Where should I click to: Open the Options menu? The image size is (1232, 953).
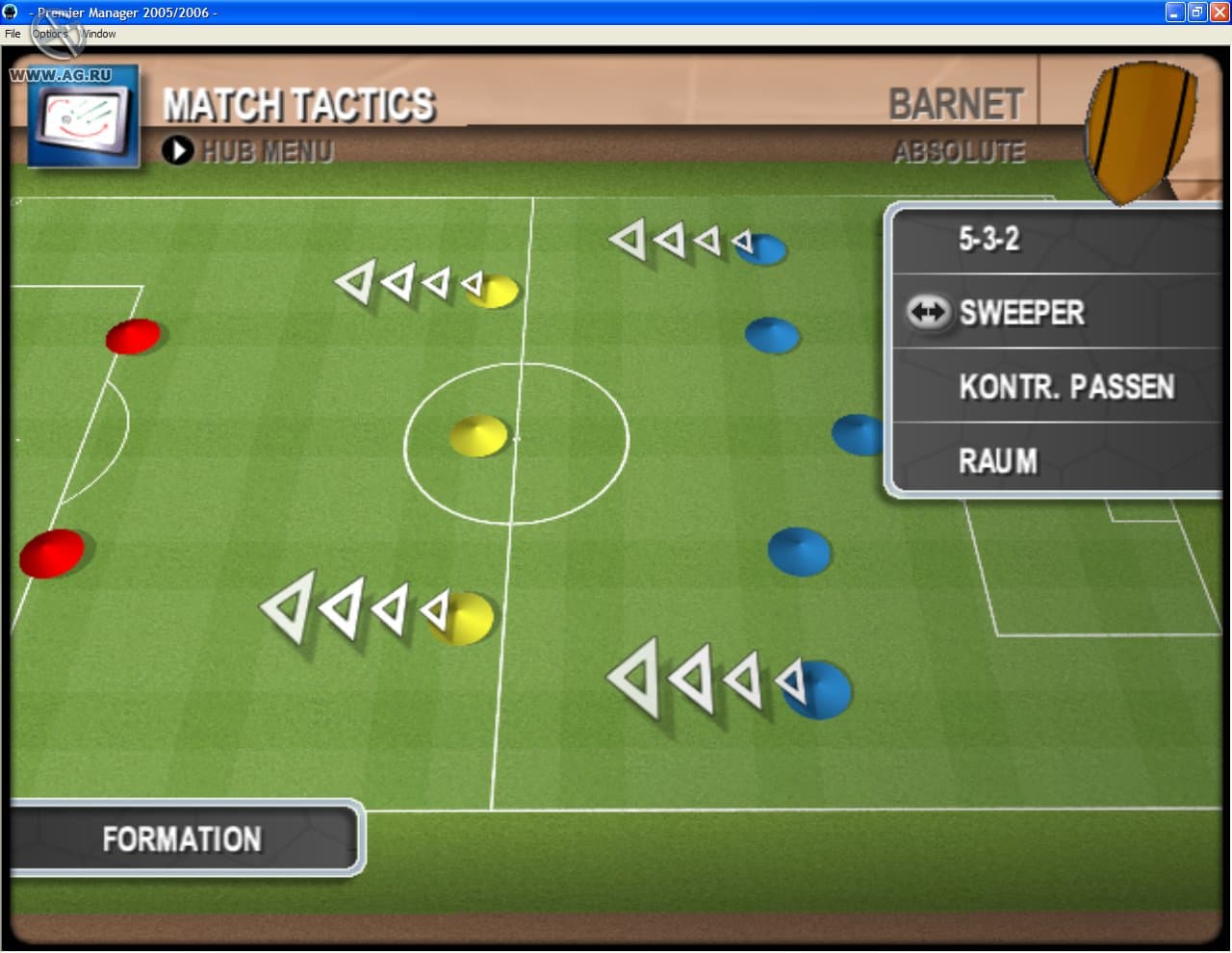tap(50, 34)
